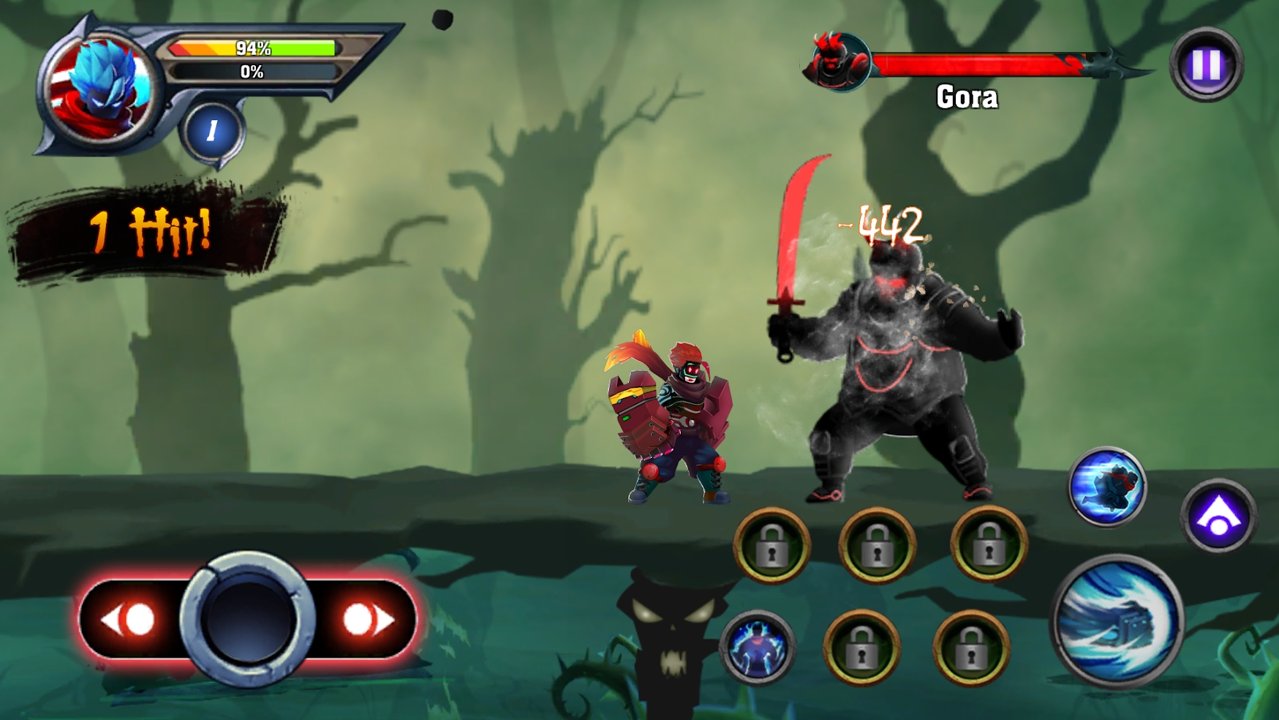The width and height of the screenshot is (1279, 720).
Task: Tap the left movement arrow
Action: (128, 620)
